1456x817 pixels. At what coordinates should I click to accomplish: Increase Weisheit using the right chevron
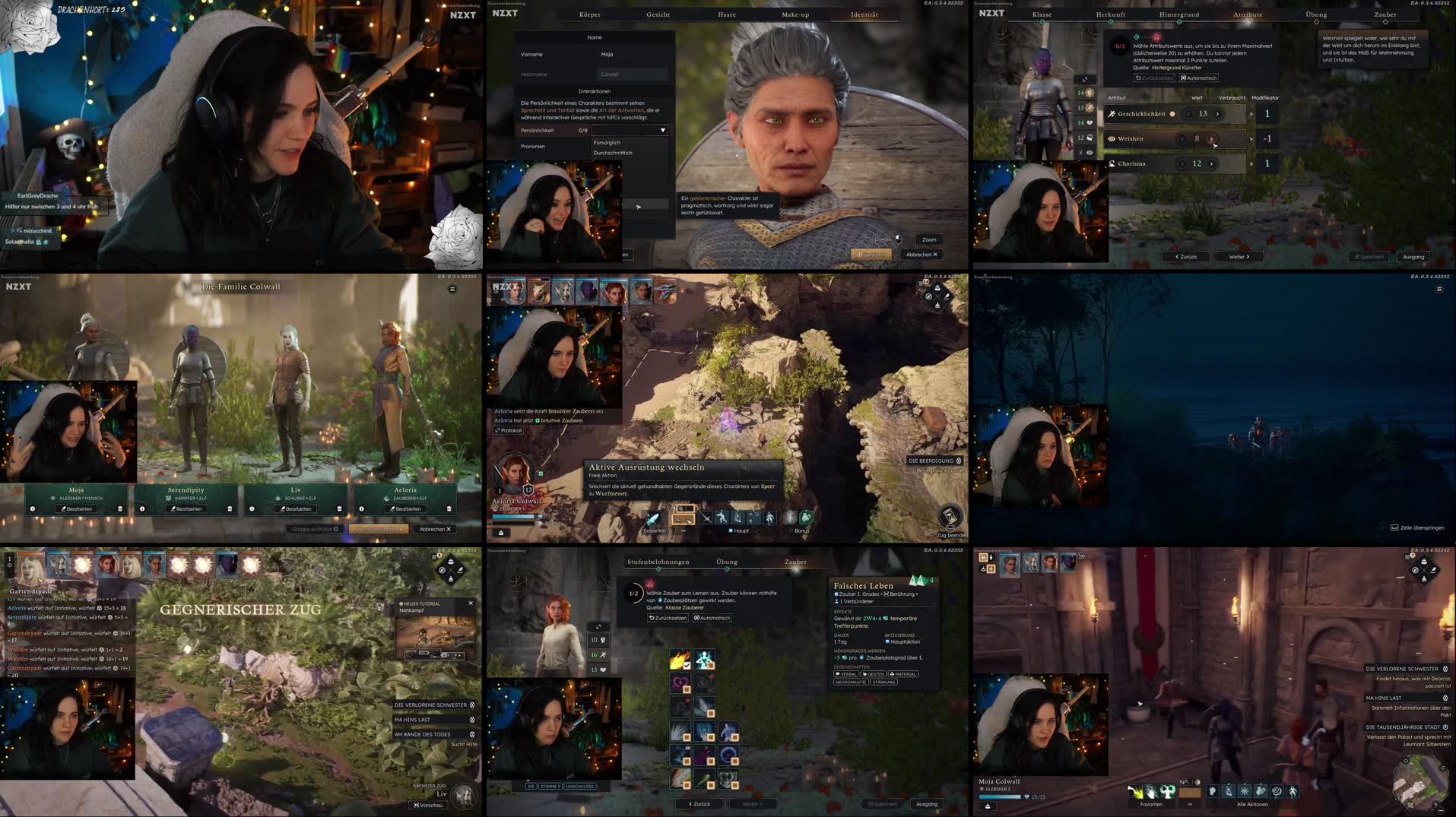[x=1212, y=138]
